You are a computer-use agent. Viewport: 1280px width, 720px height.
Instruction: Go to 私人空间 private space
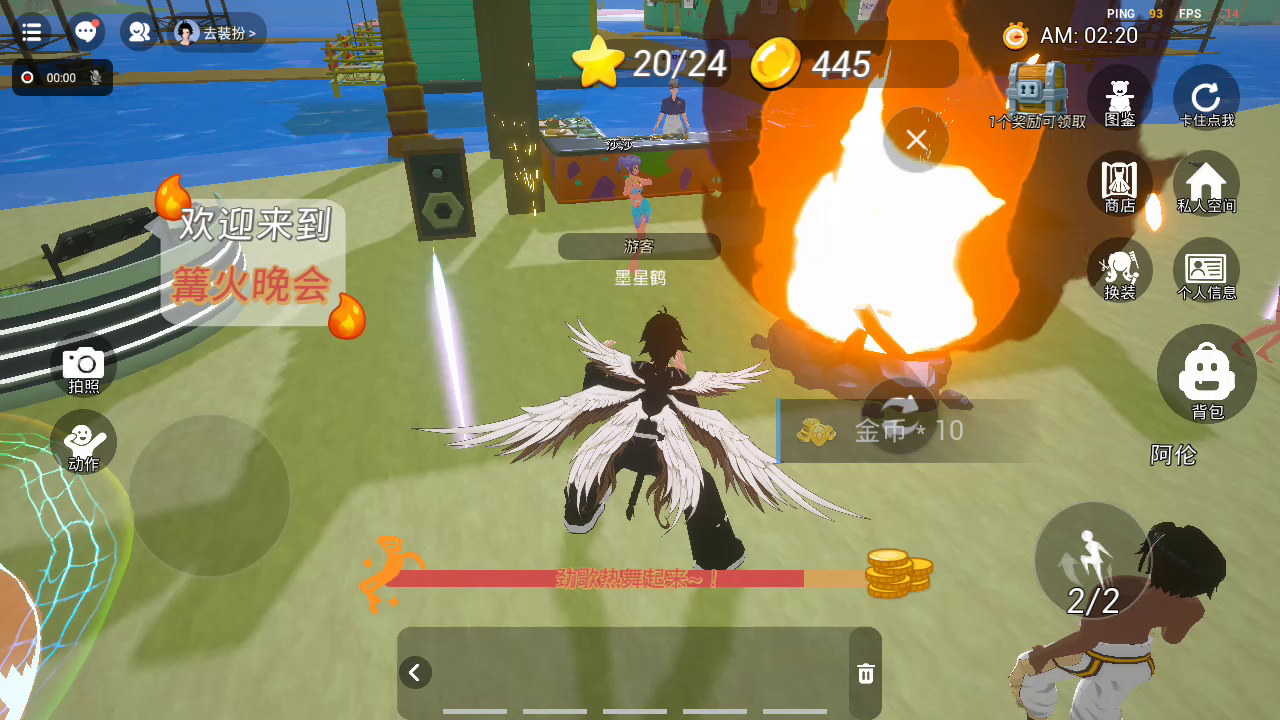click(1206, 183)
